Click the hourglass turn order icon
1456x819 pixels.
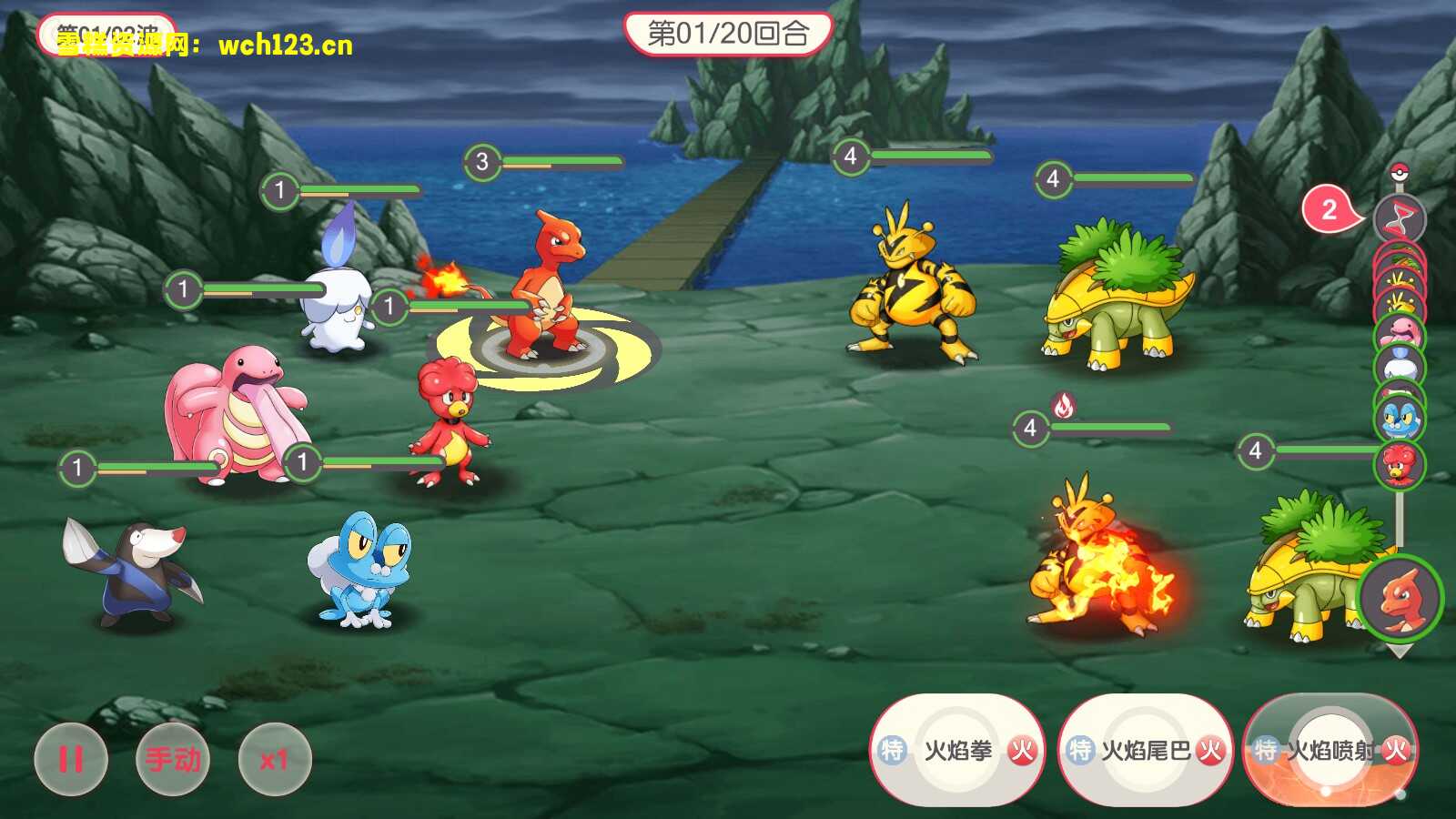(x=1399, y=218)
